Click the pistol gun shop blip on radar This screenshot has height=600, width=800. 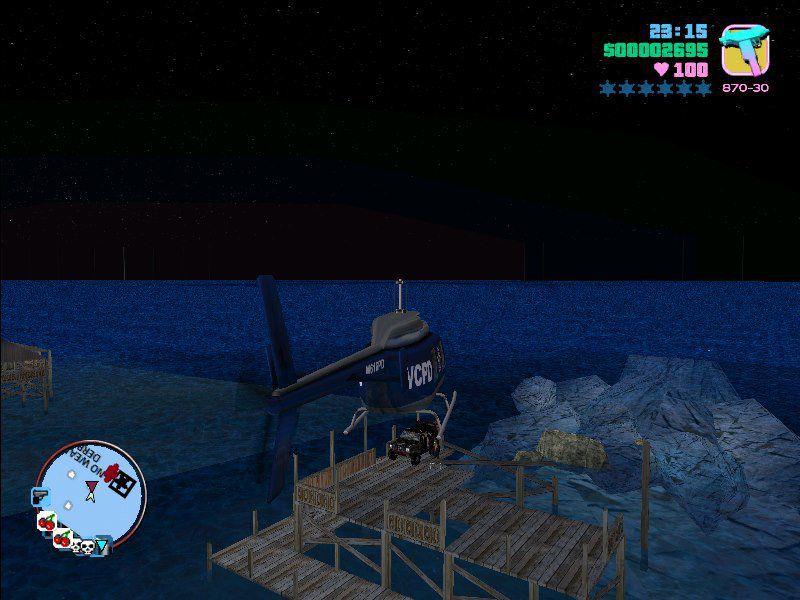tap(39, 495)
